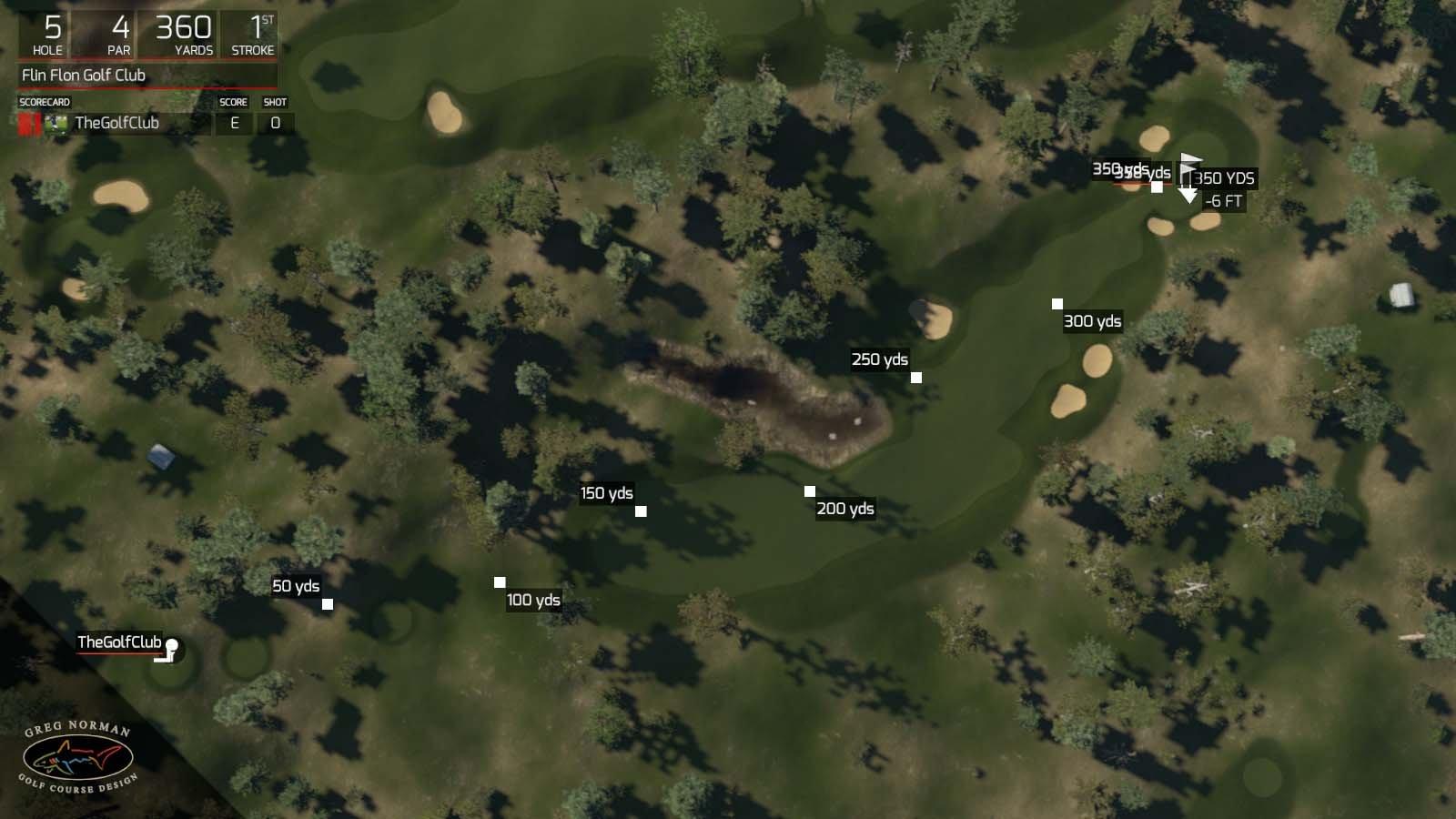Click the SCORE column header

pos(233,102)
